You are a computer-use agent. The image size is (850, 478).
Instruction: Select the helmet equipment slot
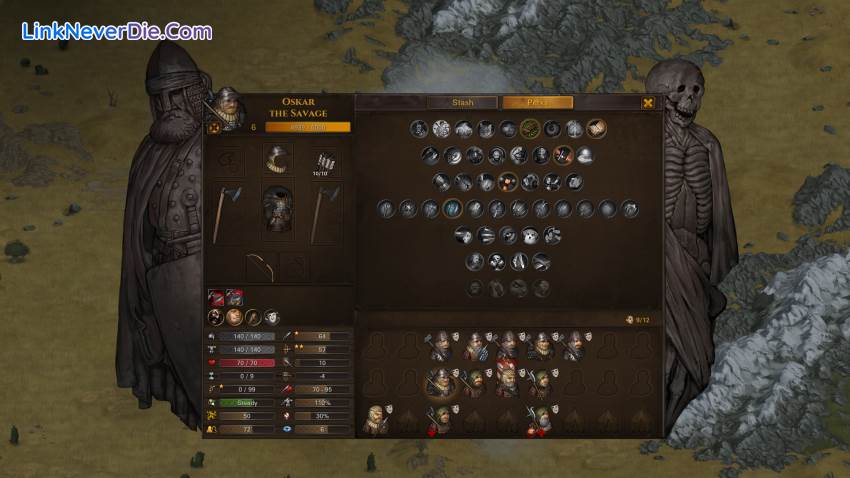pyautogui.click(x=278, y=160)
